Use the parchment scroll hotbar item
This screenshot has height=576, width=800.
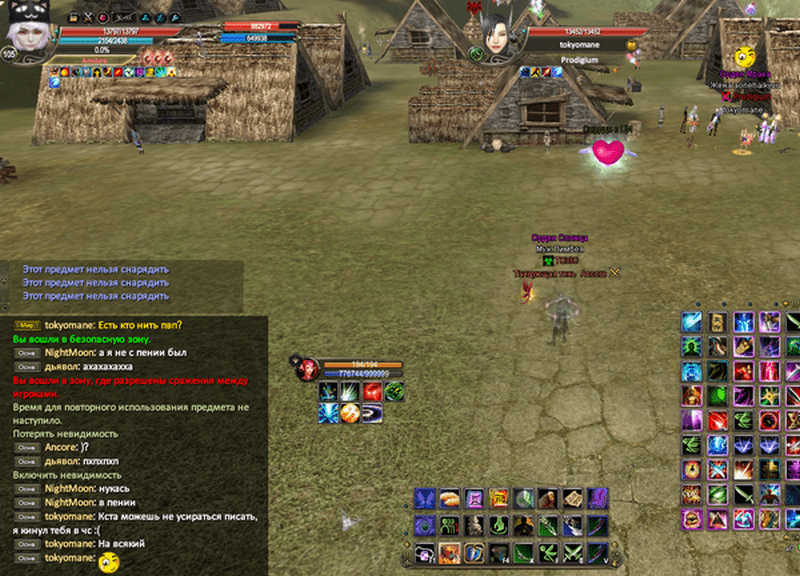[x=573, y=498]
